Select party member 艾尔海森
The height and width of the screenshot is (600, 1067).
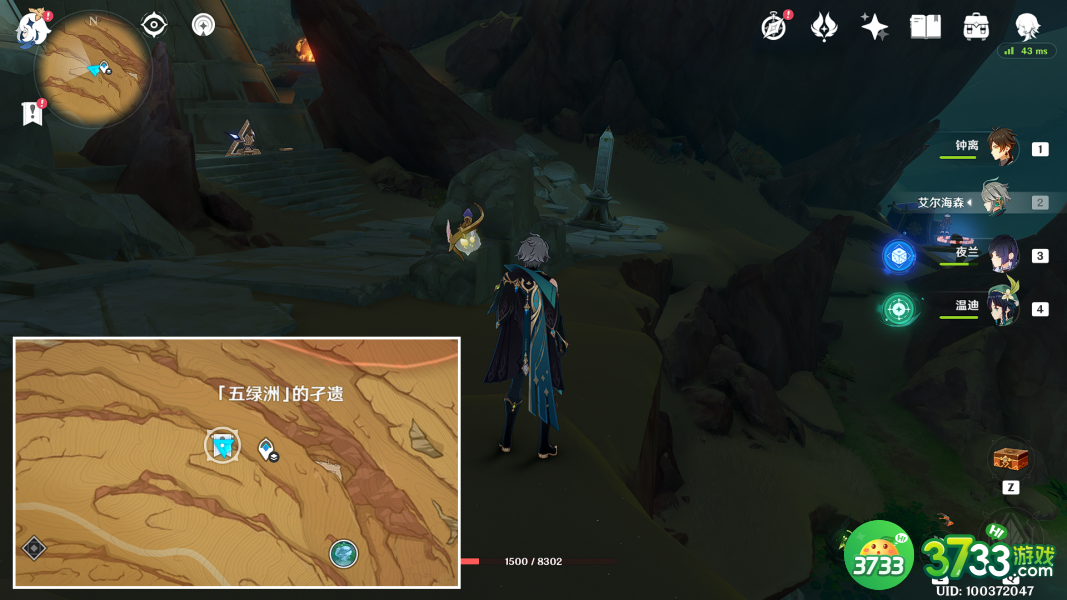point(995,201)
